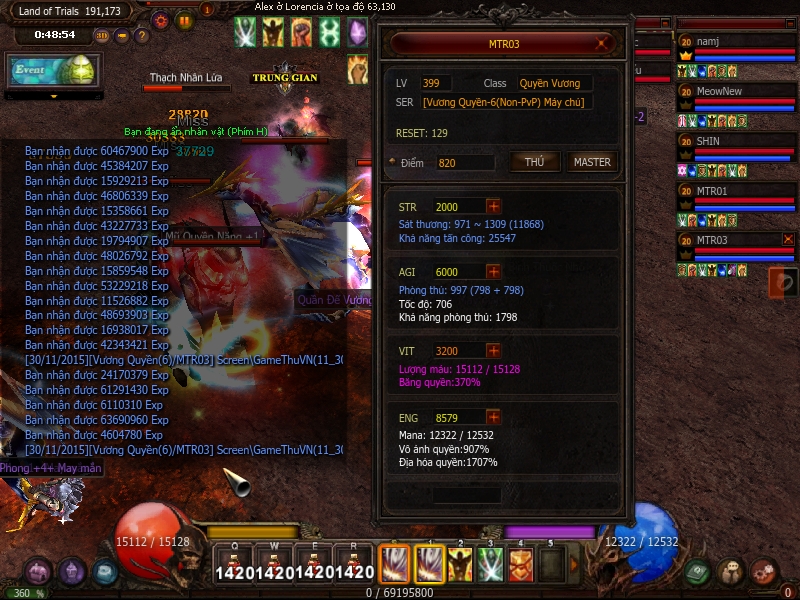
Task: Add a point to STR
Action: pos(493,207)
